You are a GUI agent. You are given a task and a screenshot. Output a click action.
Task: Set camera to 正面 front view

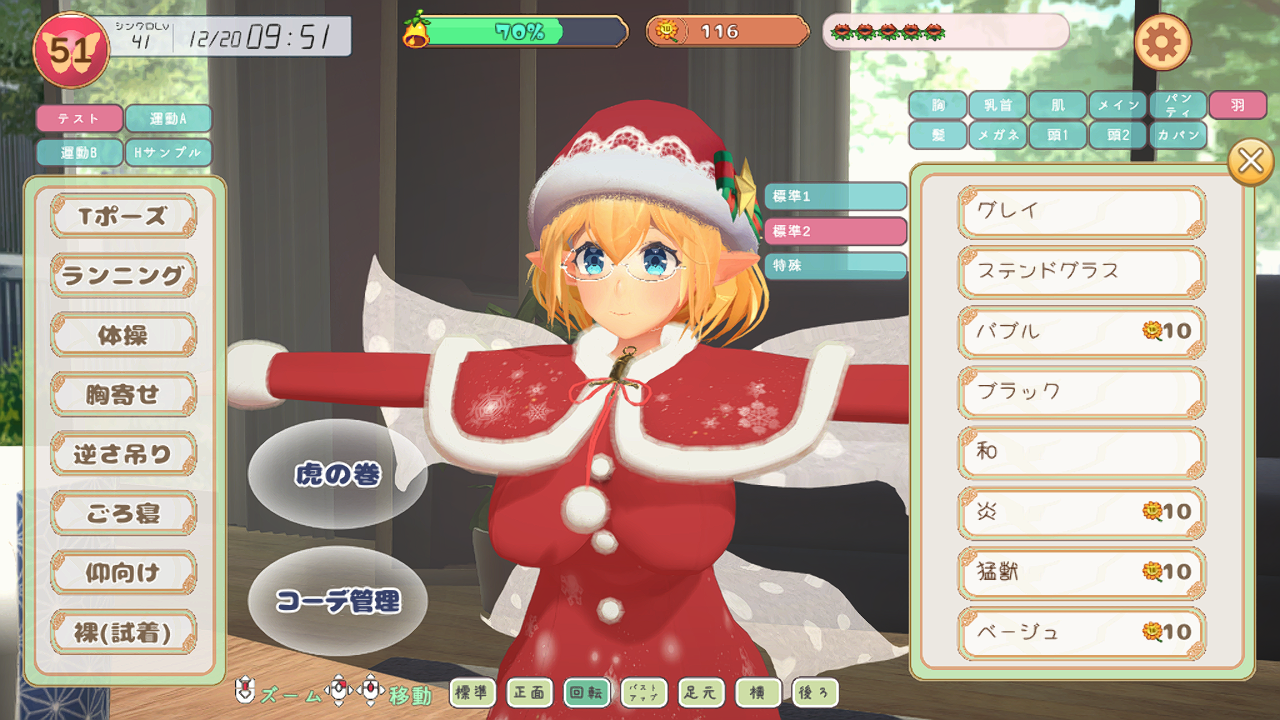coord(529,692)
